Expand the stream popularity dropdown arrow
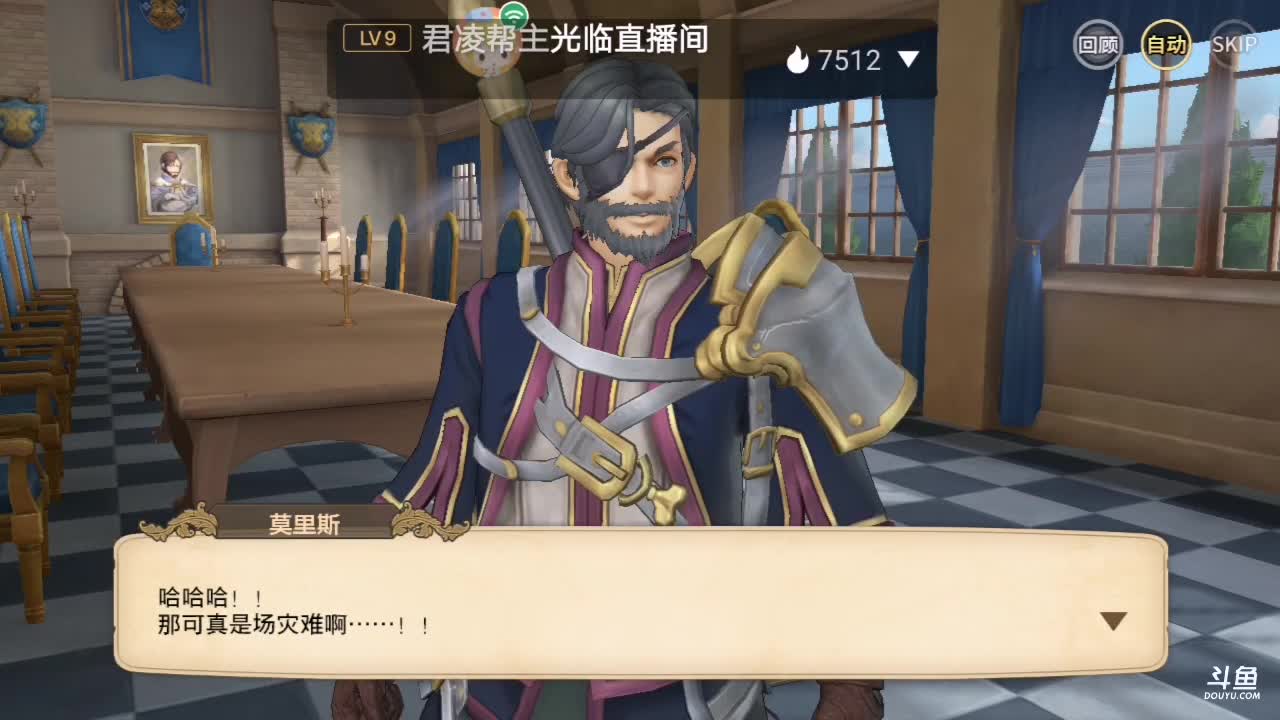Image resolution: width=1280 pixels, height=720 pixels. click(x=908, y=60)
